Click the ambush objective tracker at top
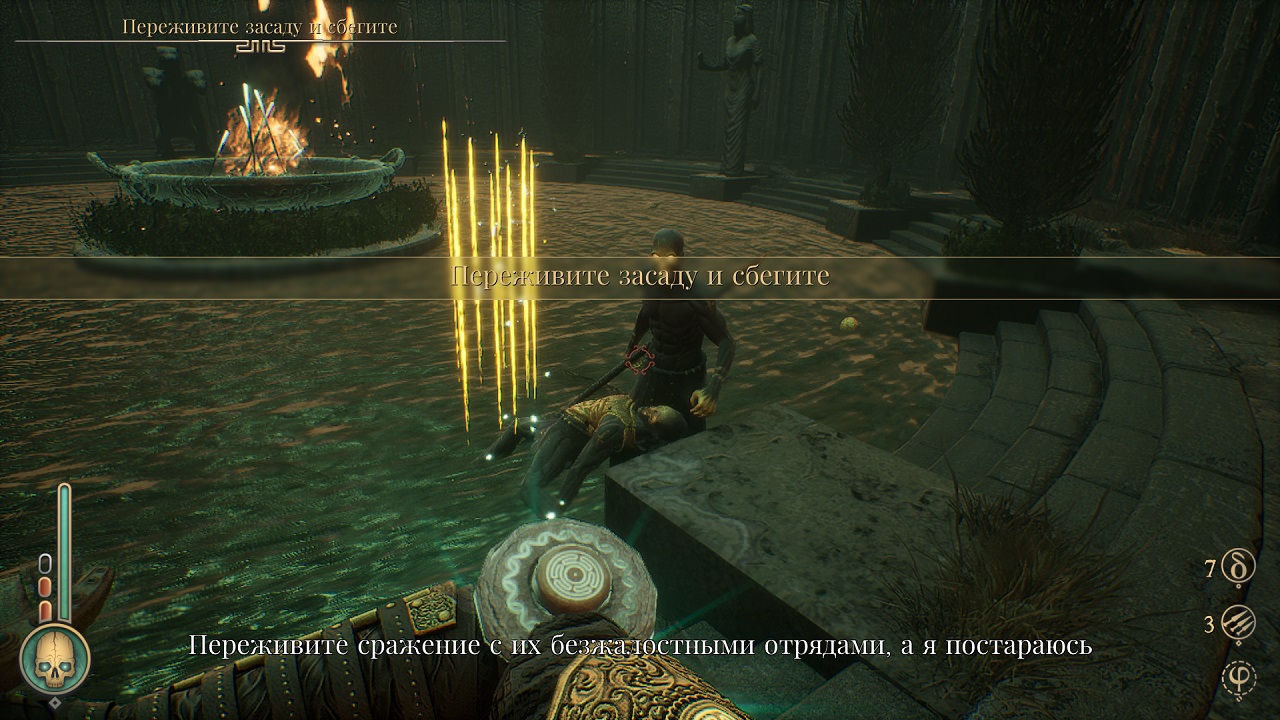The image size is (1280, 720). [x=260, y=27]
